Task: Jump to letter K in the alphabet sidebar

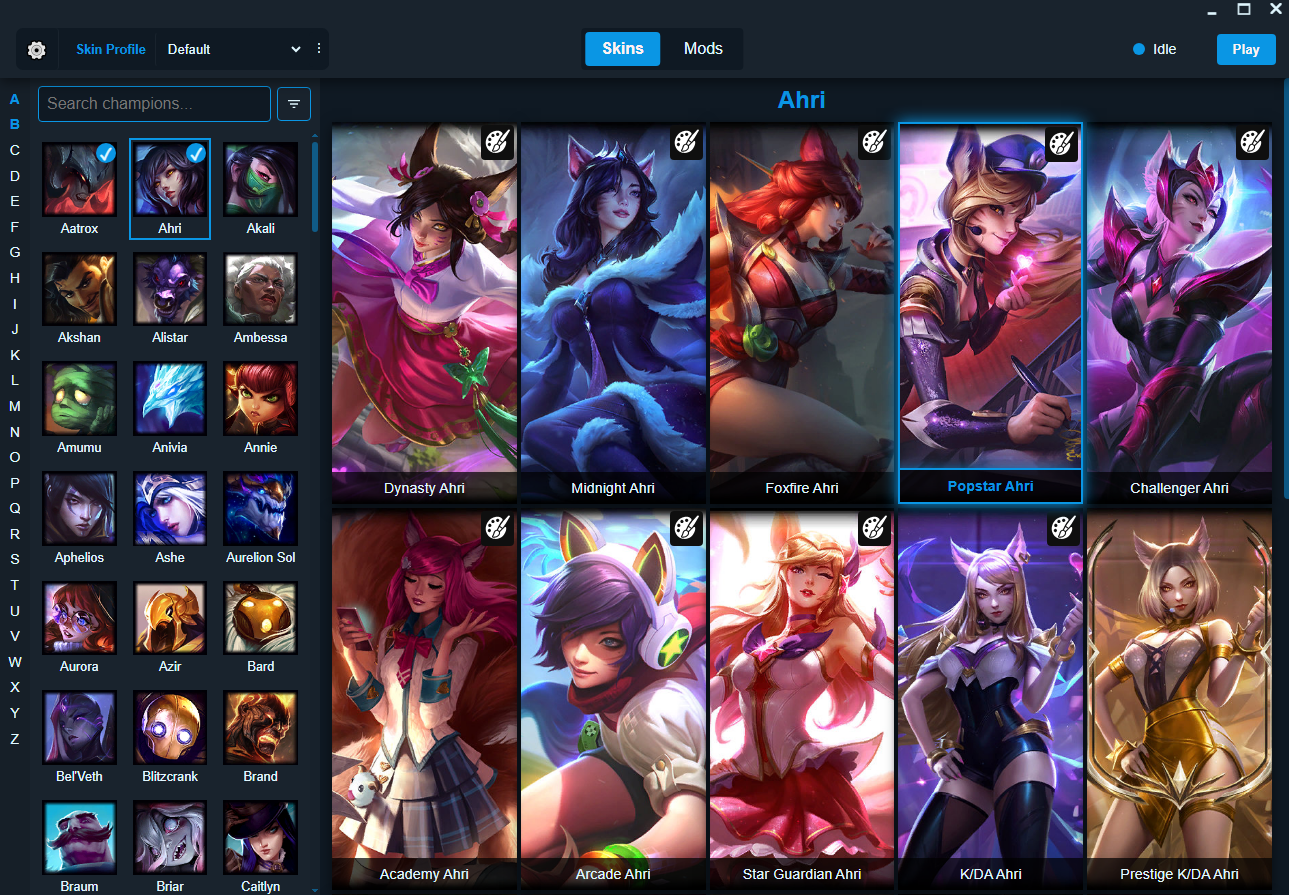Action: point(14,354)
